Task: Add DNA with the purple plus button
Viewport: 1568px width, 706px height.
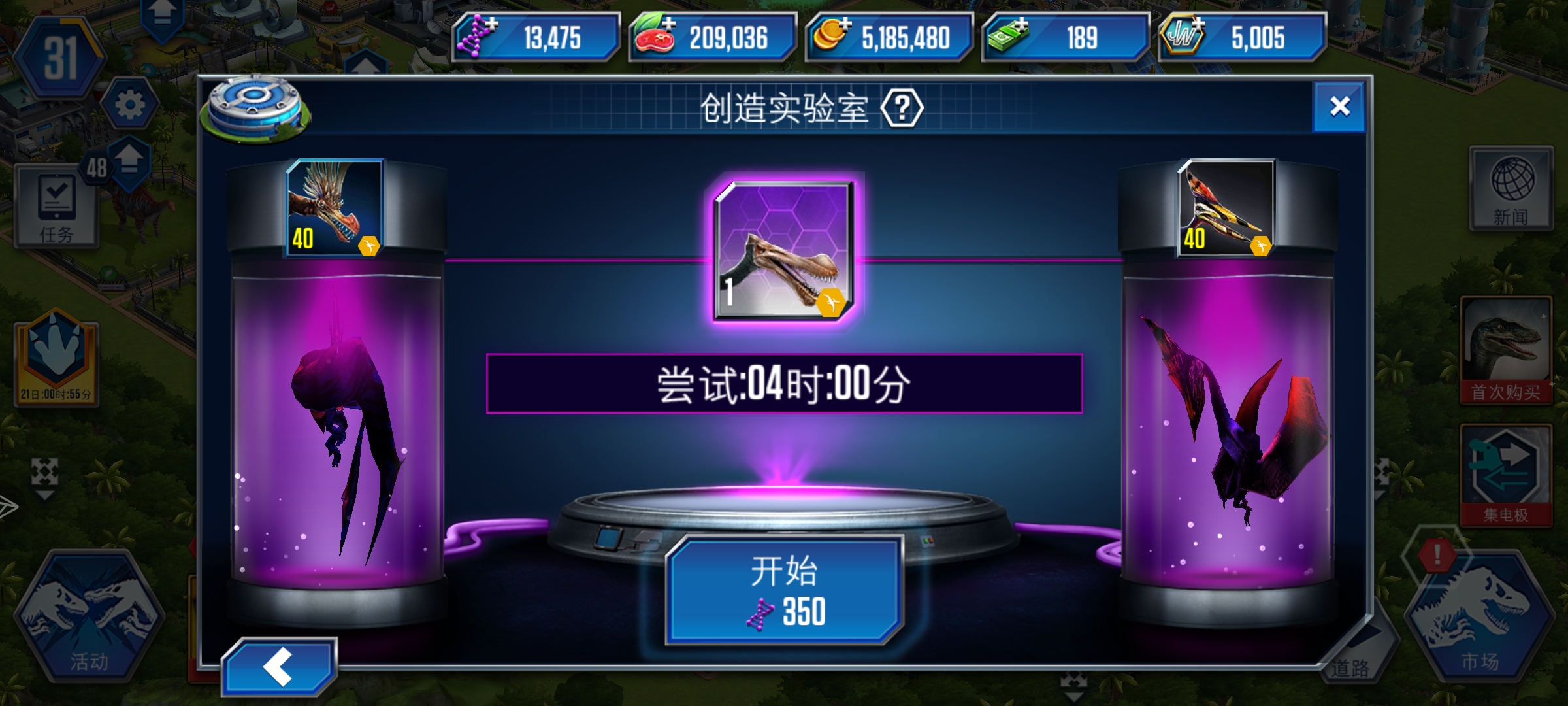Action: click(x=492, y=23)
